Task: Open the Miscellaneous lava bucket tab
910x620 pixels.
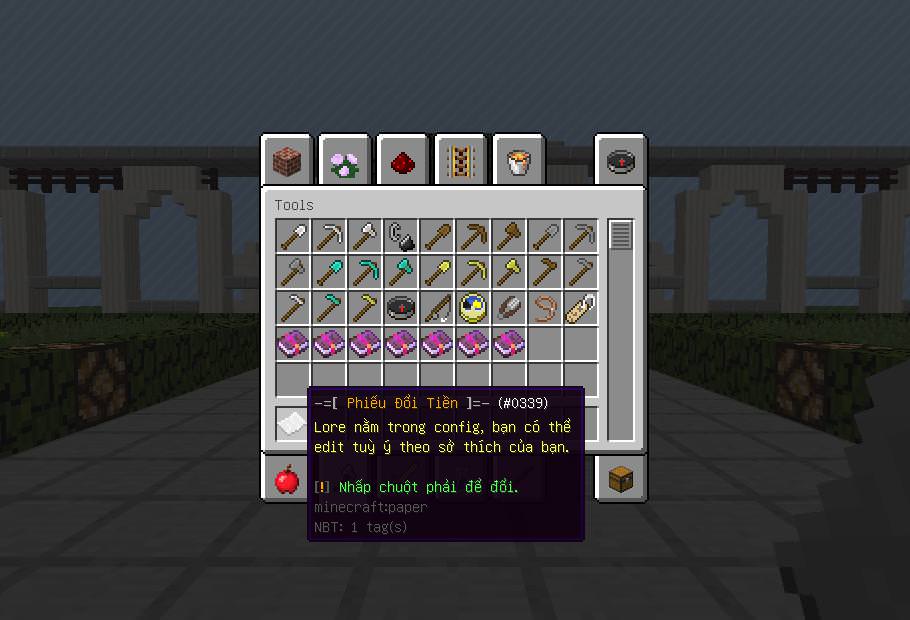Action: (519, 161)
